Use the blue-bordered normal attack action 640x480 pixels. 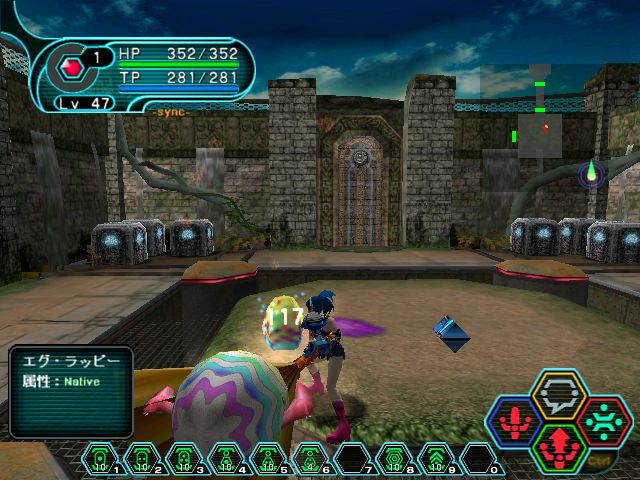point(517,420)
